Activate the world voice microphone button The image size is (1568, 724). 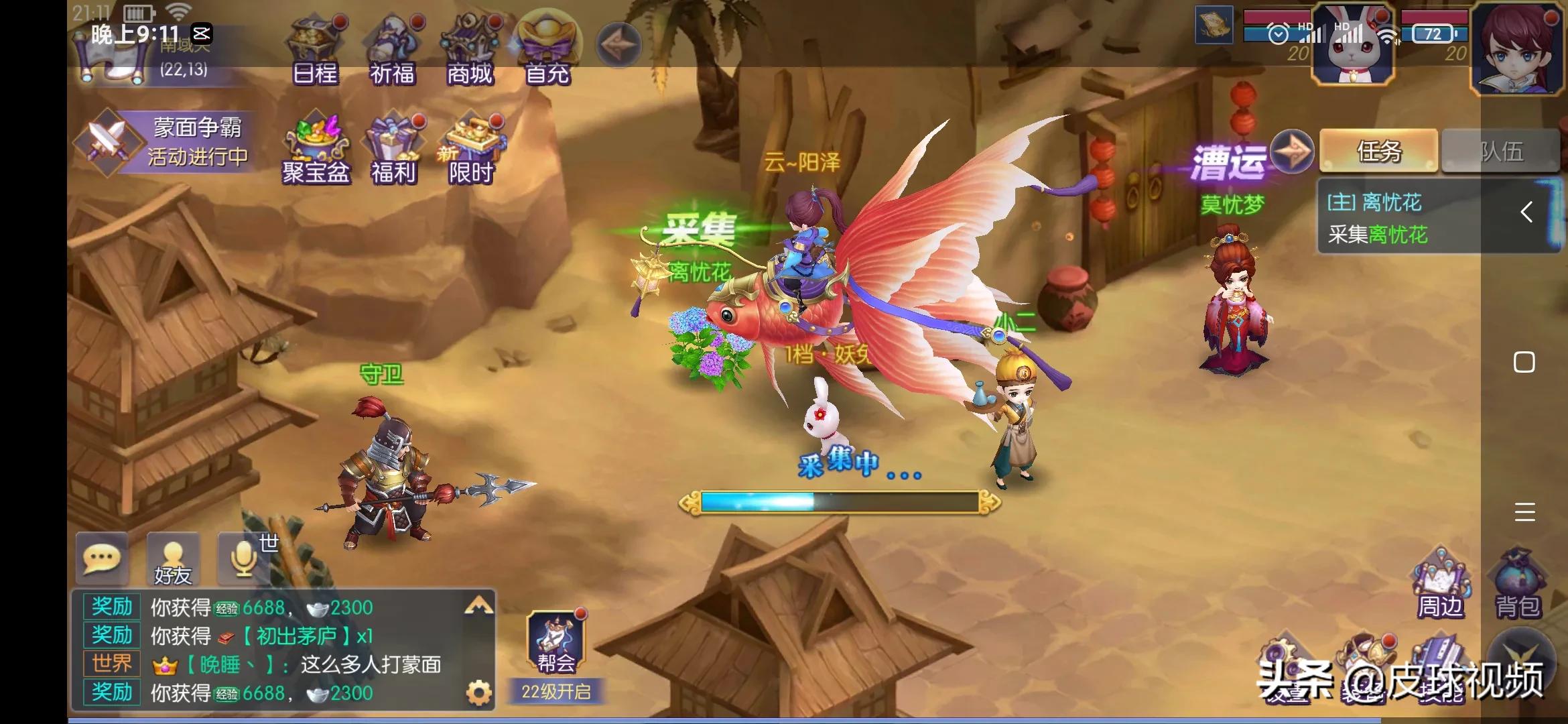click(x=245, y=558)
